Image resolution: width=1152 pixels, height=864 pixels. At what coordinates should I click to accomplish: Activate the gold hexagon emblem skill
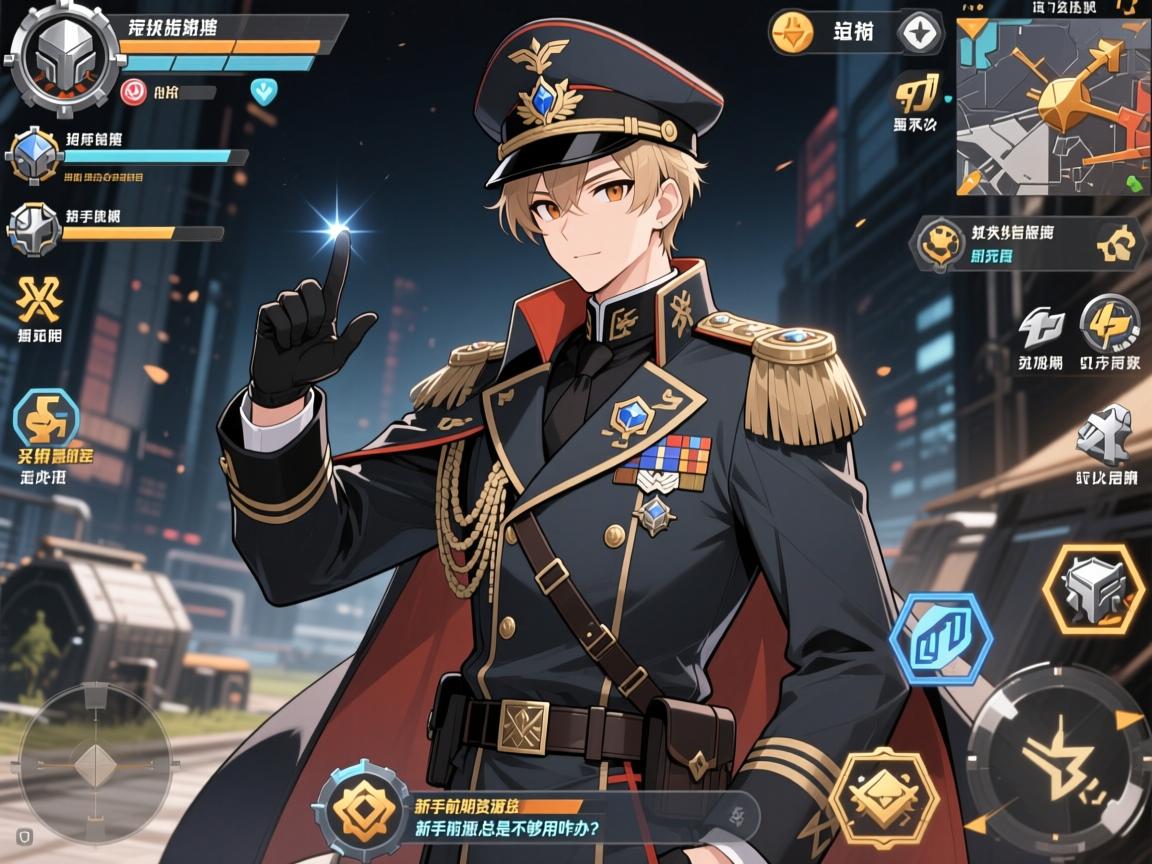(x=884, y=798)
